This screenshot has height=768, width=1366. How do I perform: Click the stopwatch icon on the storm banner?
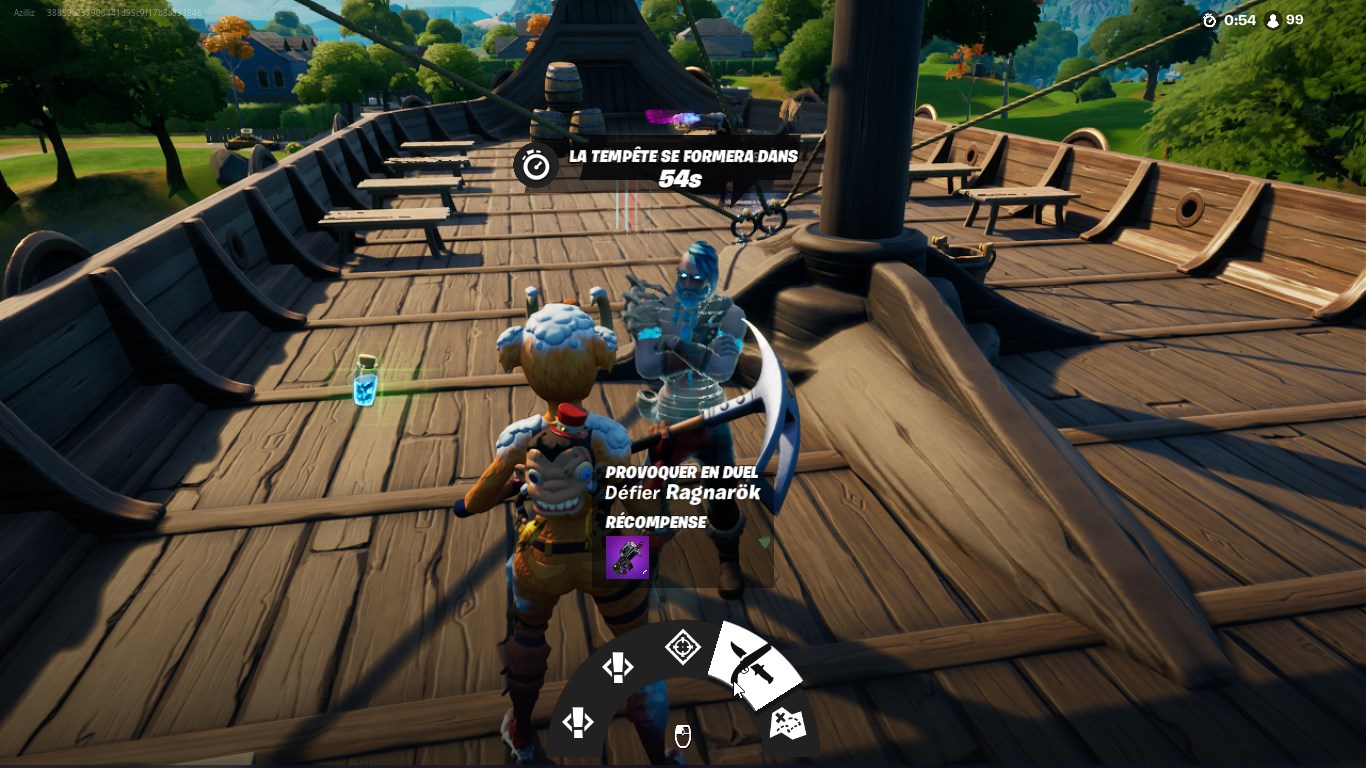pyautogui.click(x=535, y=165)
